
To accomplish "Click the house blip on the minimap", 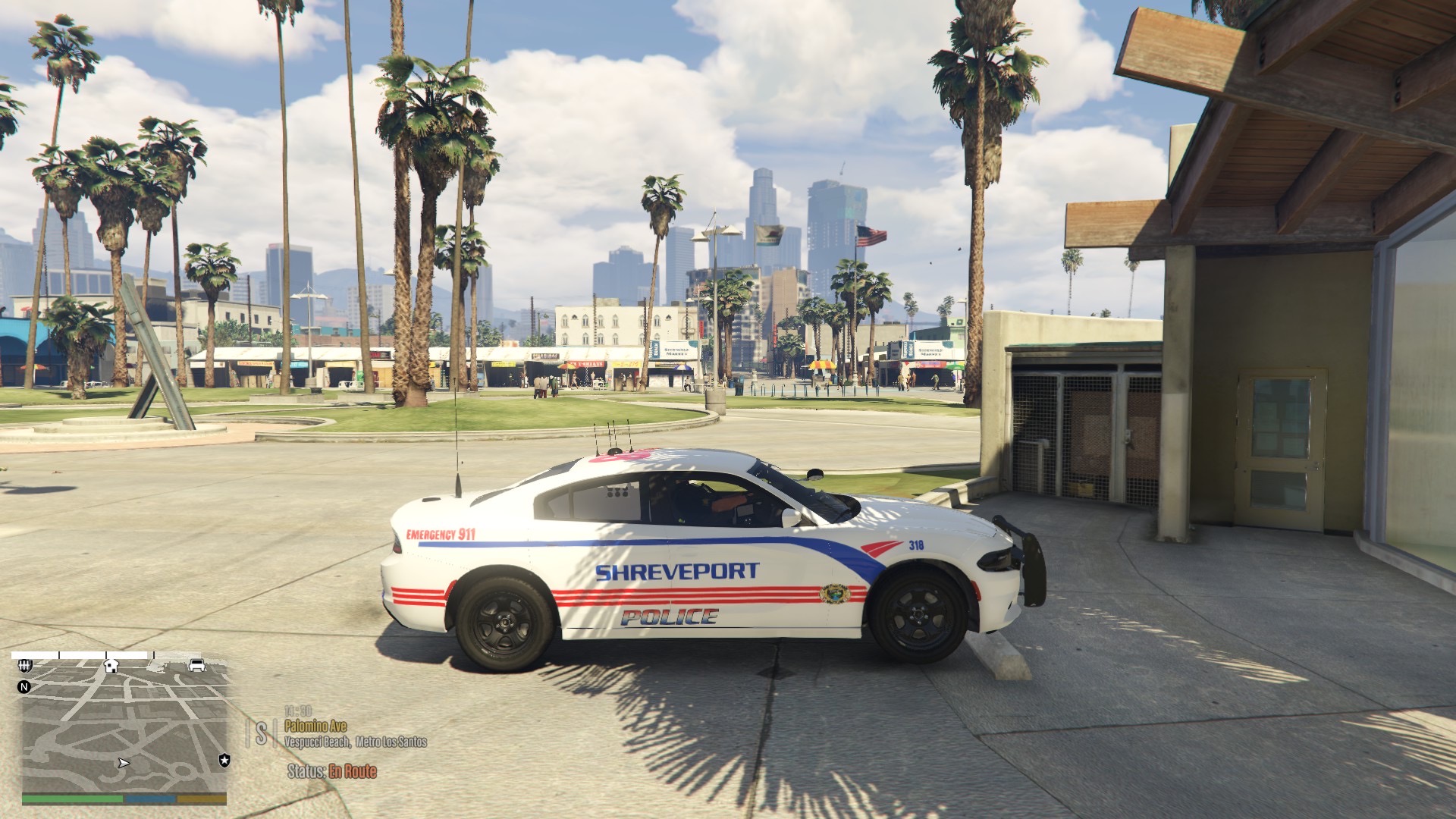I will tap(111, 666).
